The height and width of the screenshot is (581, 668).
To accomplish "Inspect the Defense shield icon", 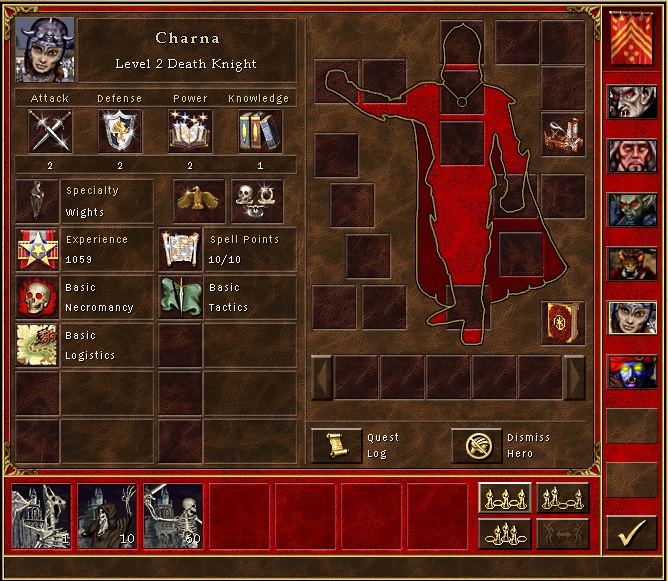I will coord(119,131).
